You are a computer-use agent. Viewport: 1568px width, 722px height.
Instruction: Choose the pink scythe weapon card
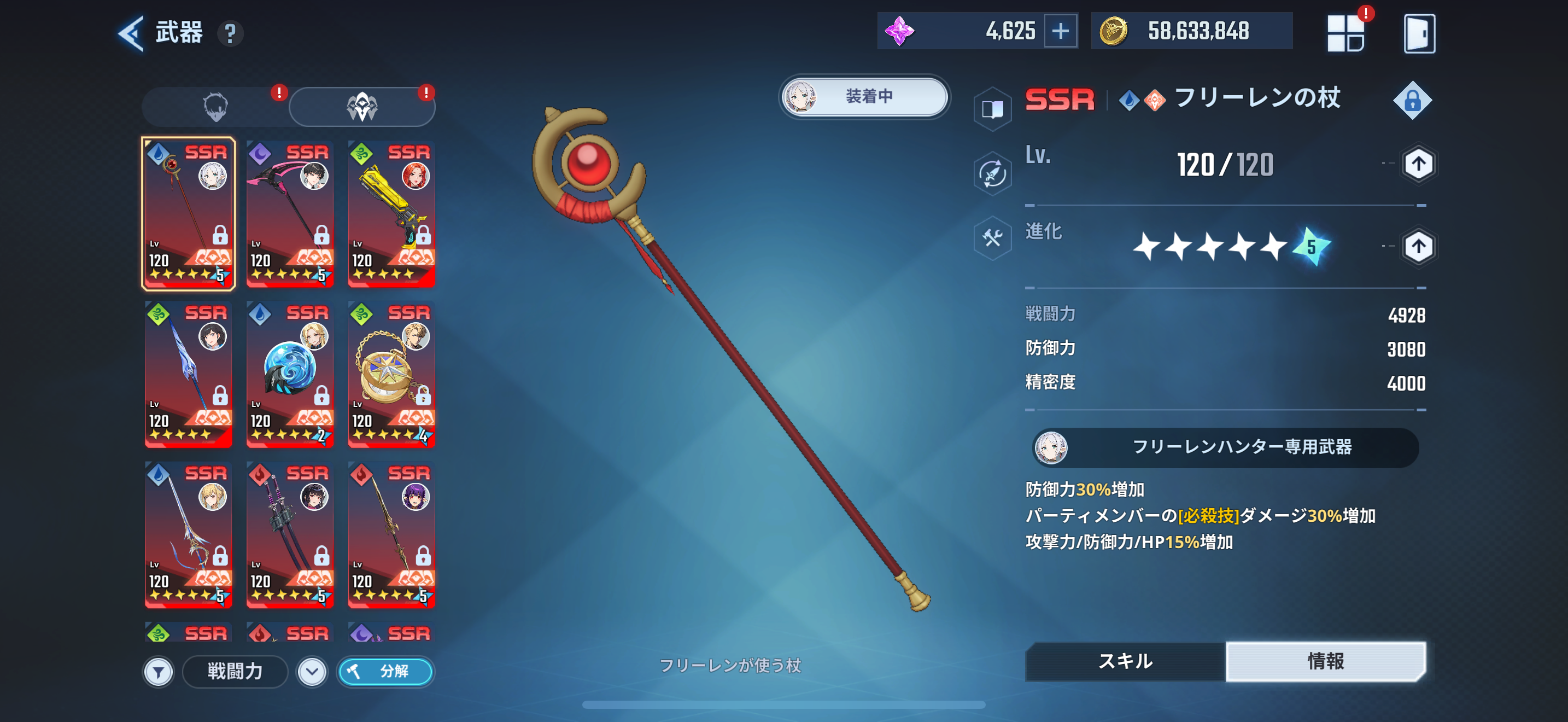click(x=290, y=214)
